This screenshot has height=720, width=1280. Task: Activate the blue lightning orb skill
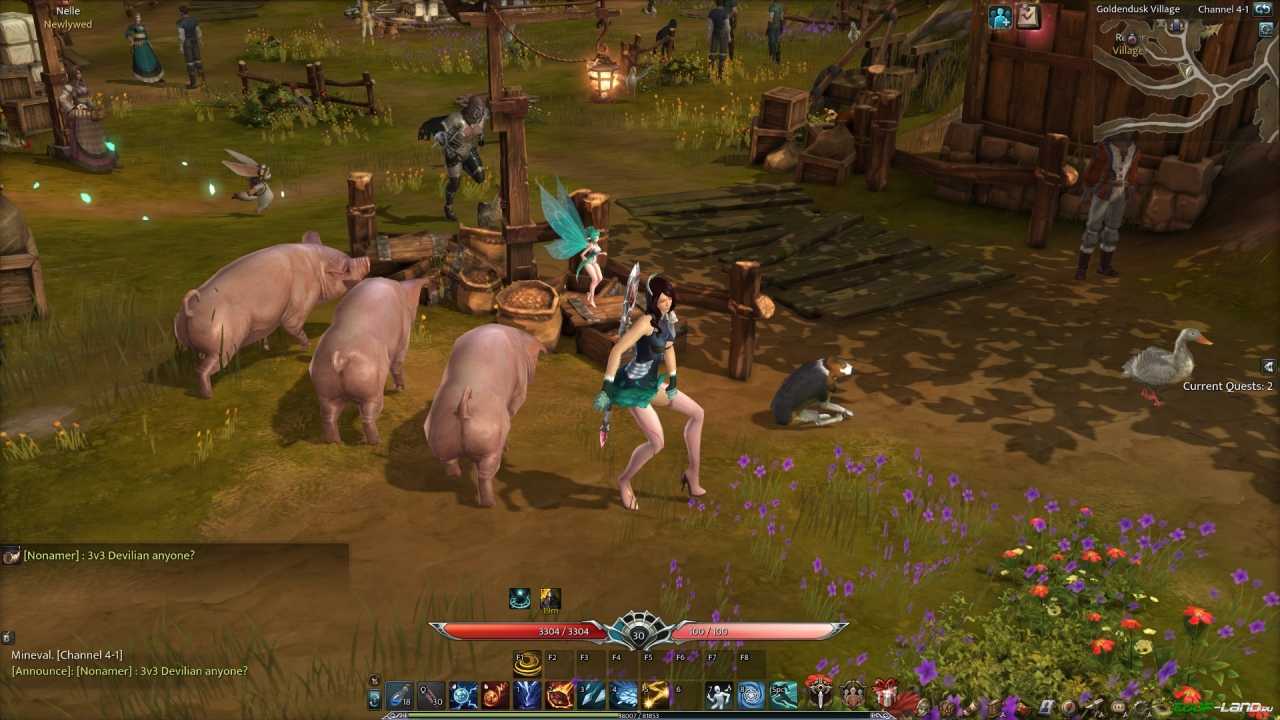(463, 694)
